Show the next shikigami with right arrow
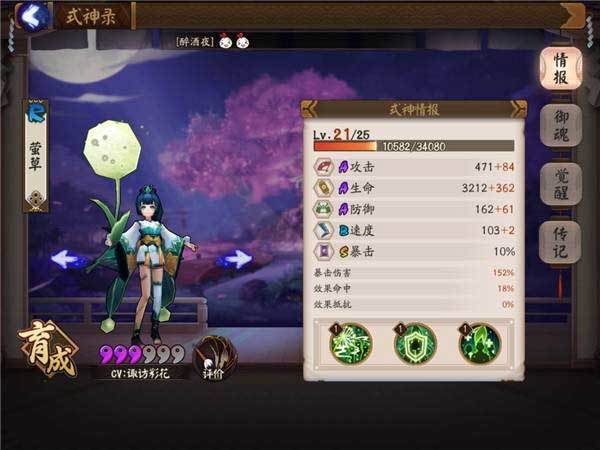The height and width of the screenshot is (450, 600). click(236, 259)
